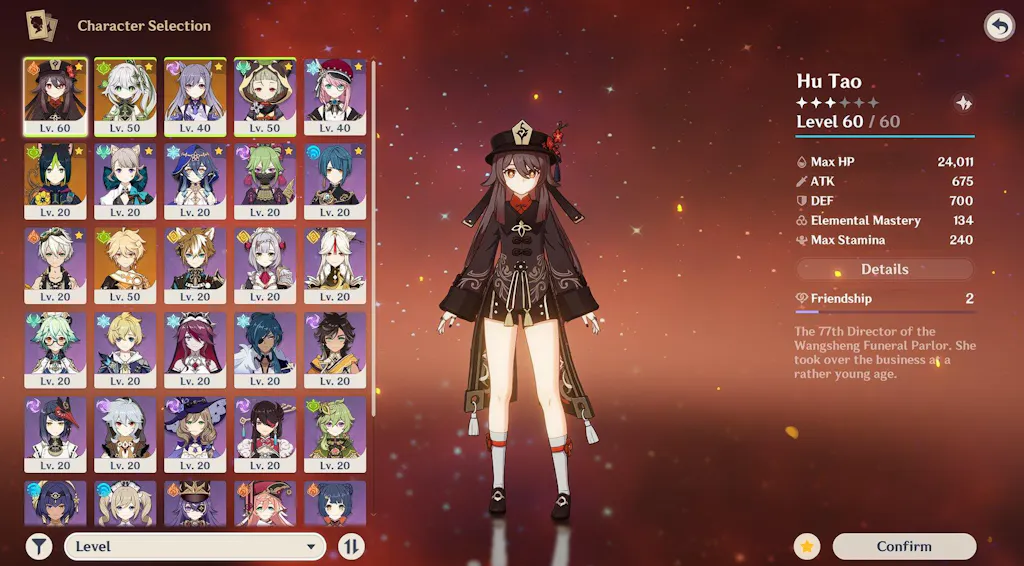The width and height of the screenshot is (1024, 566).
Task: Reverse the sort order with the arrows button
Action: 351,546
